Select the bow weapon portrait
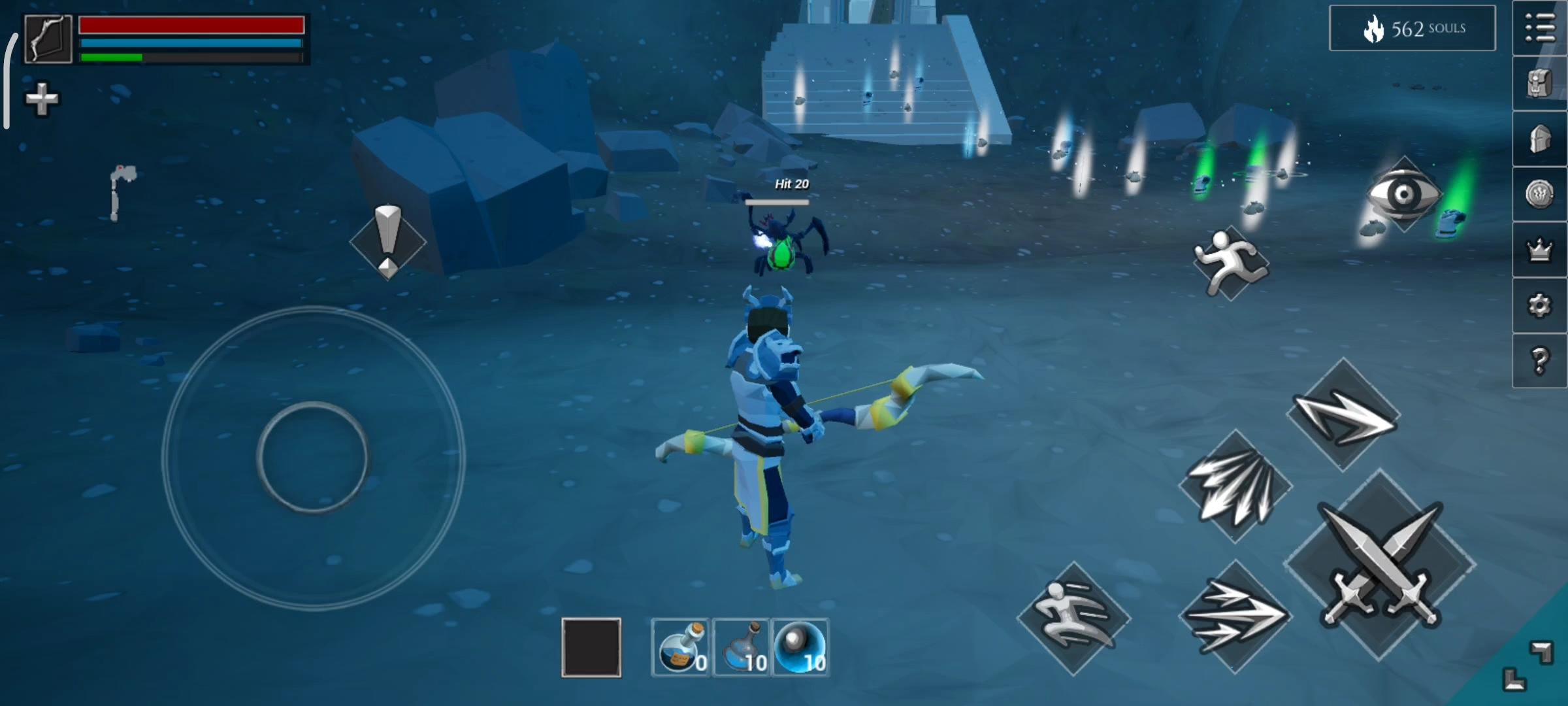The width and height of the screenshot is (1568, 706). 48,39
